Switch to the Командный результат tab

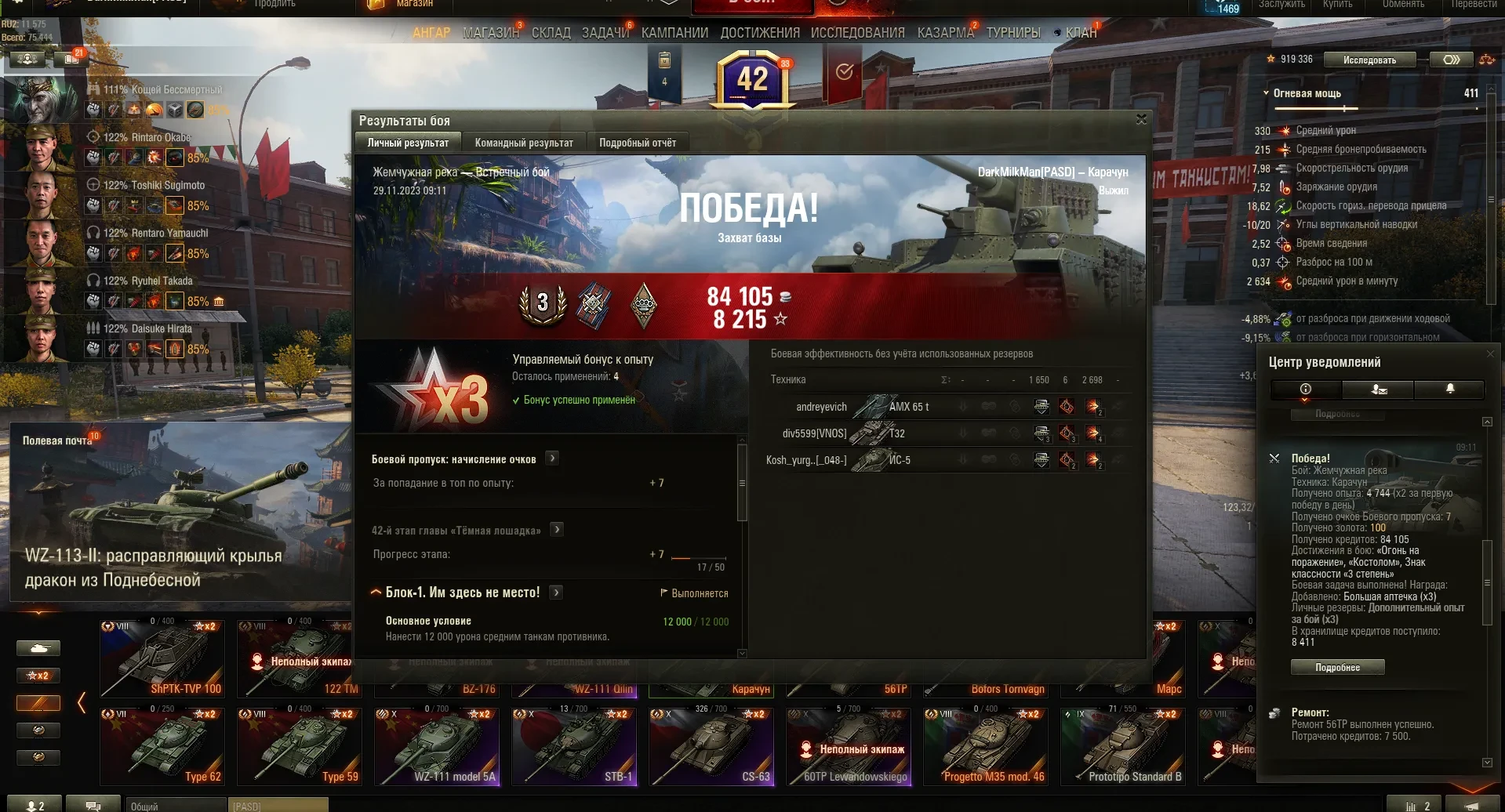pyautogui.click(x=524, y=143)
